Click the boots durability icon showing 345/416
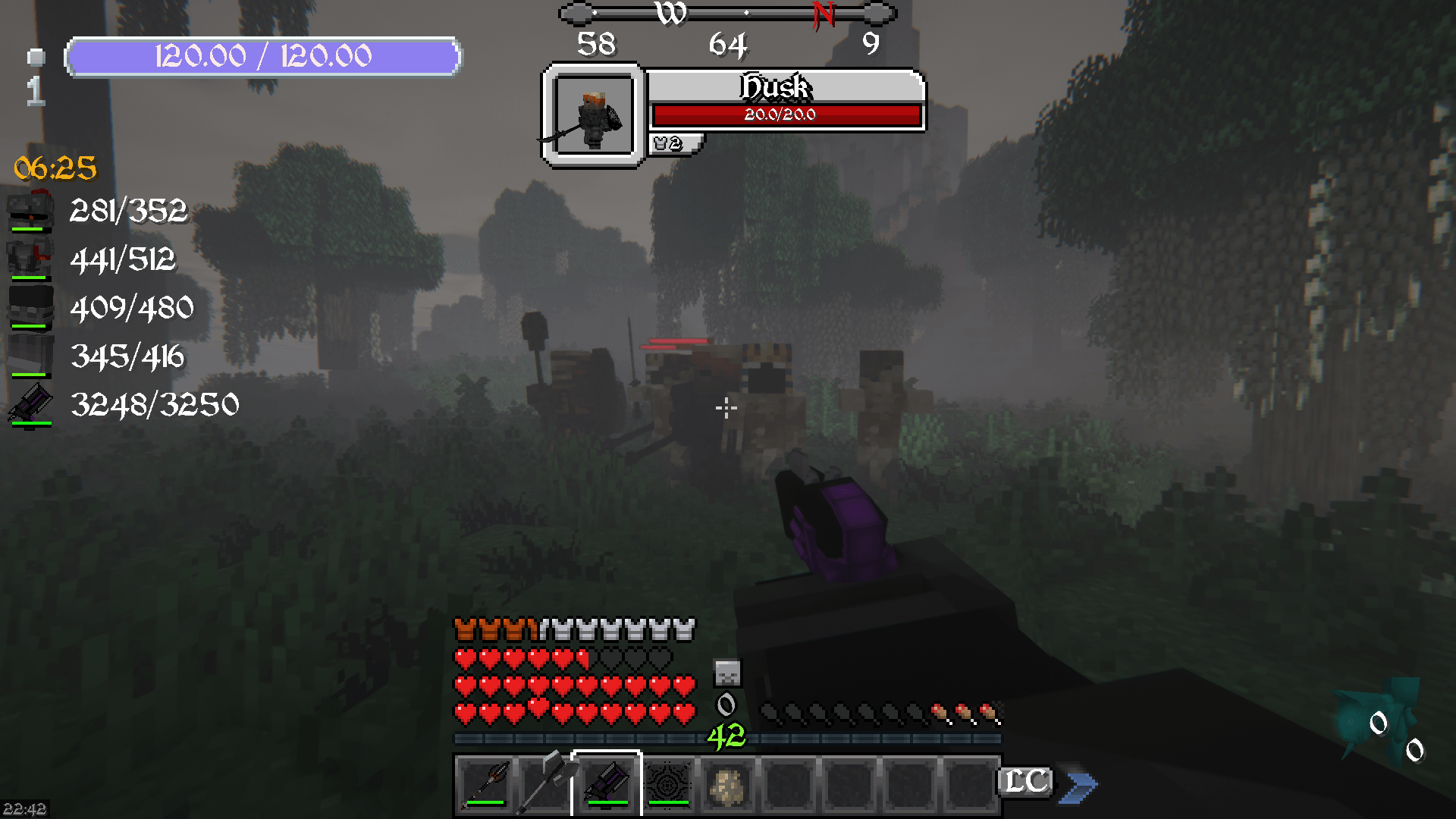This screenshot has width=1456, height=819. pos(29,356)
